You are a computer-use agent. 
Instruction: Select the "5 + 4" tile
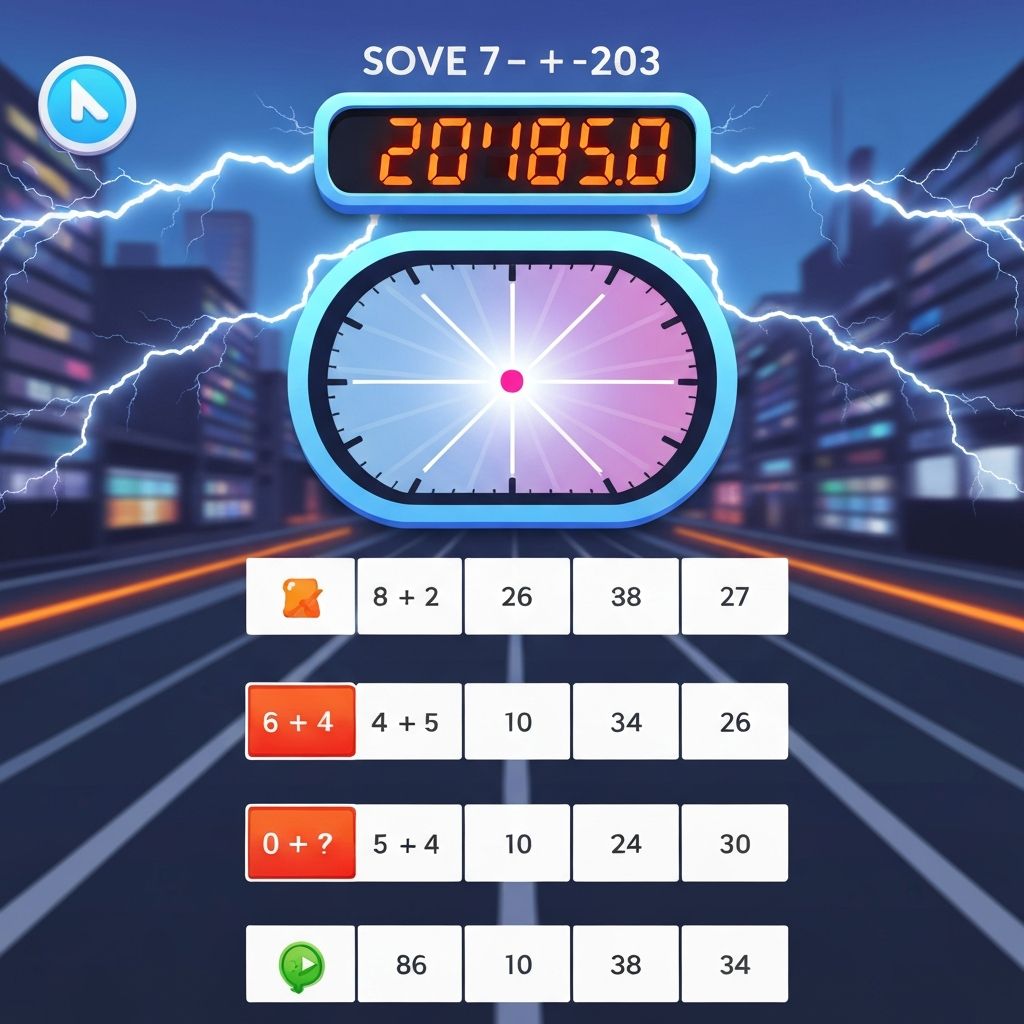click(x=409, y=843)
